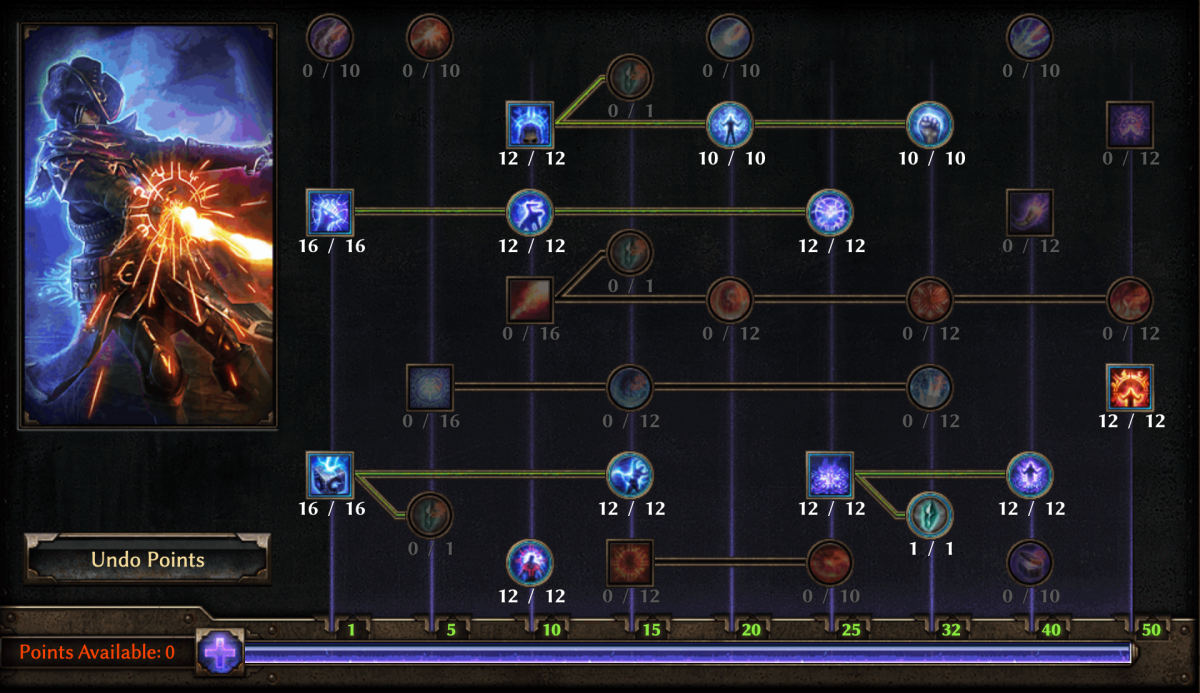Viewport: 1200px width, 693px height.
Task: Choose the purple hooded figure 12/12 circle skill
Action: 1030,474
